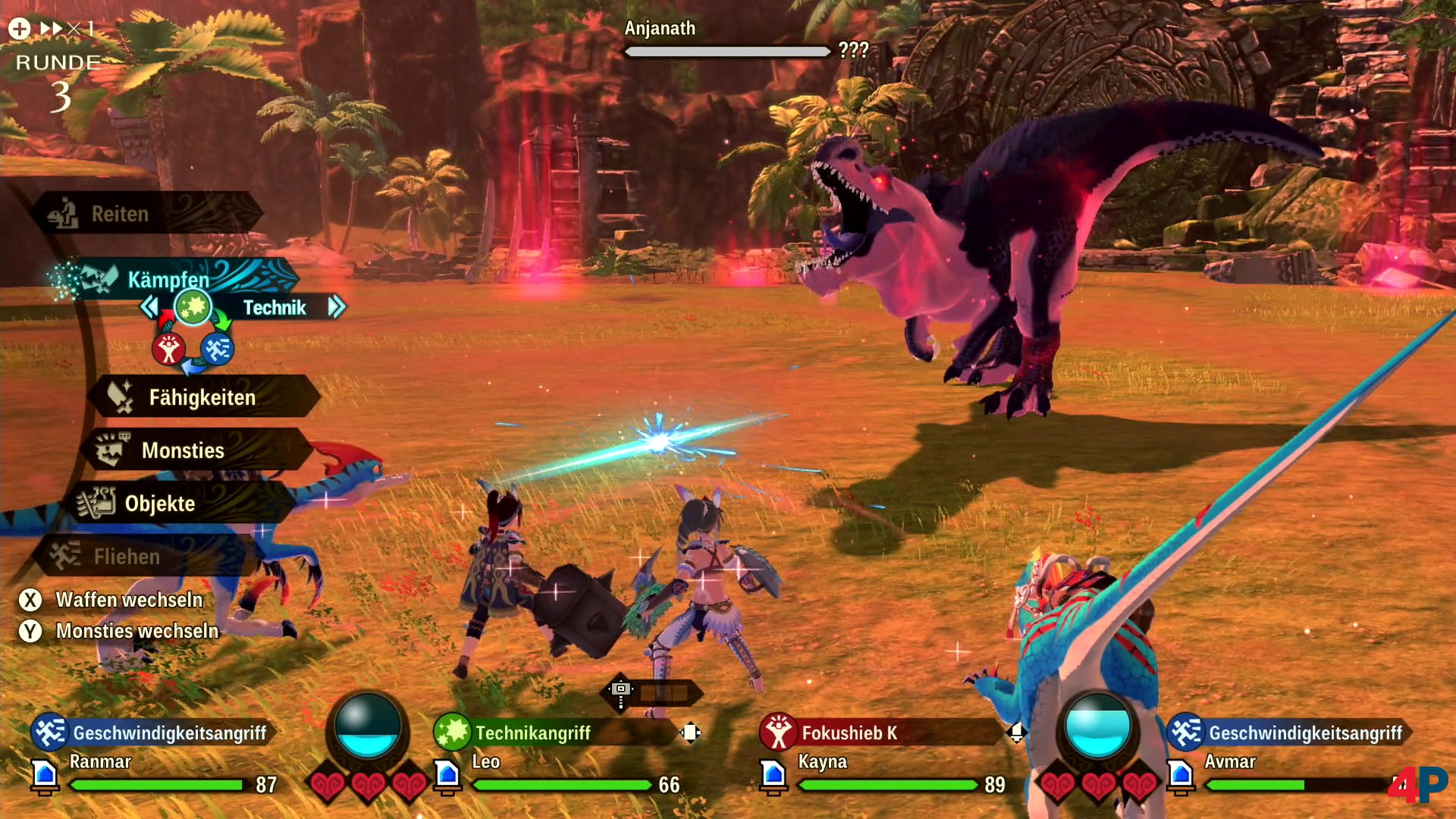Screen dimensions: 1456x819
Task: Pick the blue speed attack icon
Action: point(218,350)
